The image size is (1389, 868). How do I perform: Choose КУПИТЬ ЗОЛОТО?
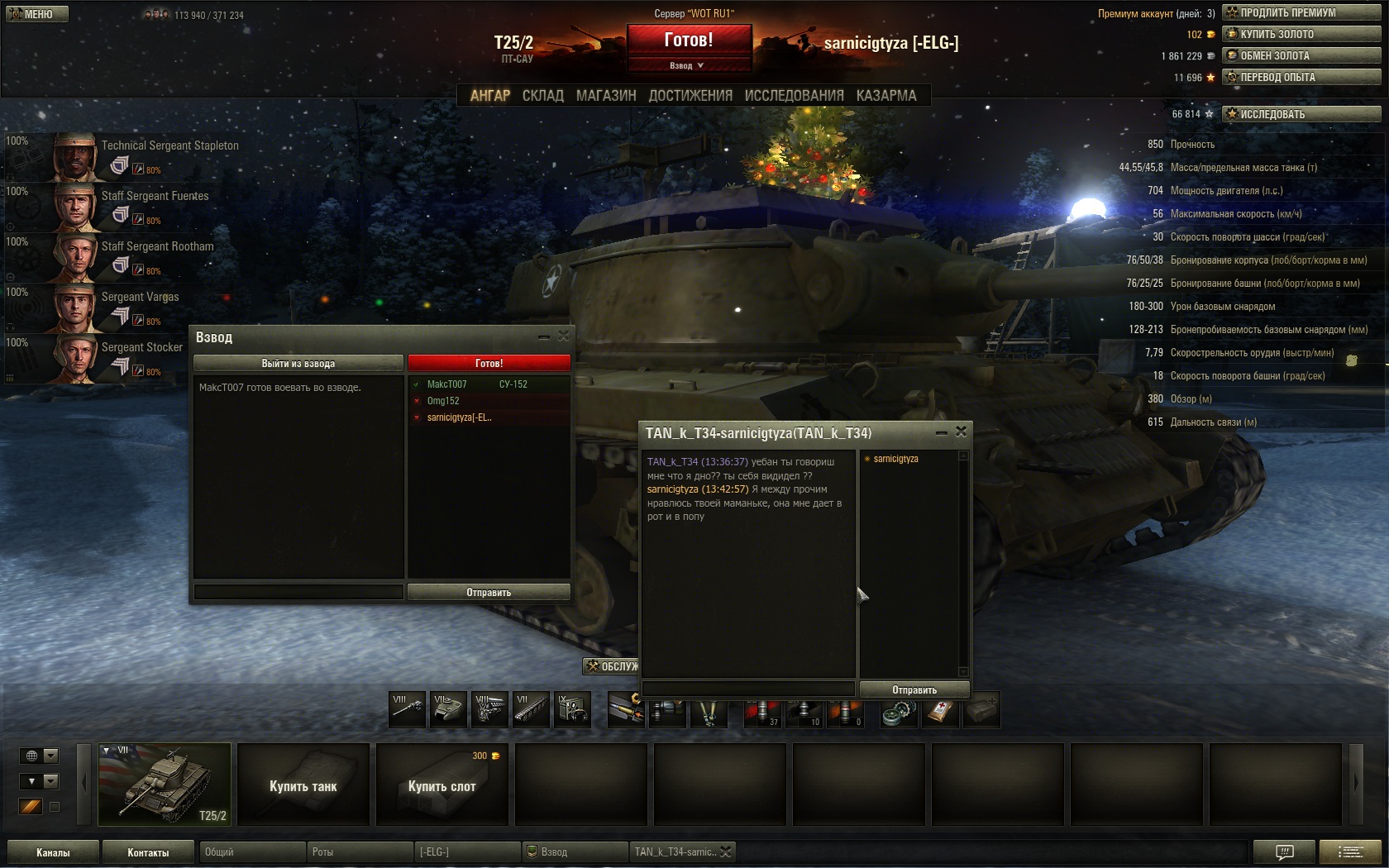1301,34
